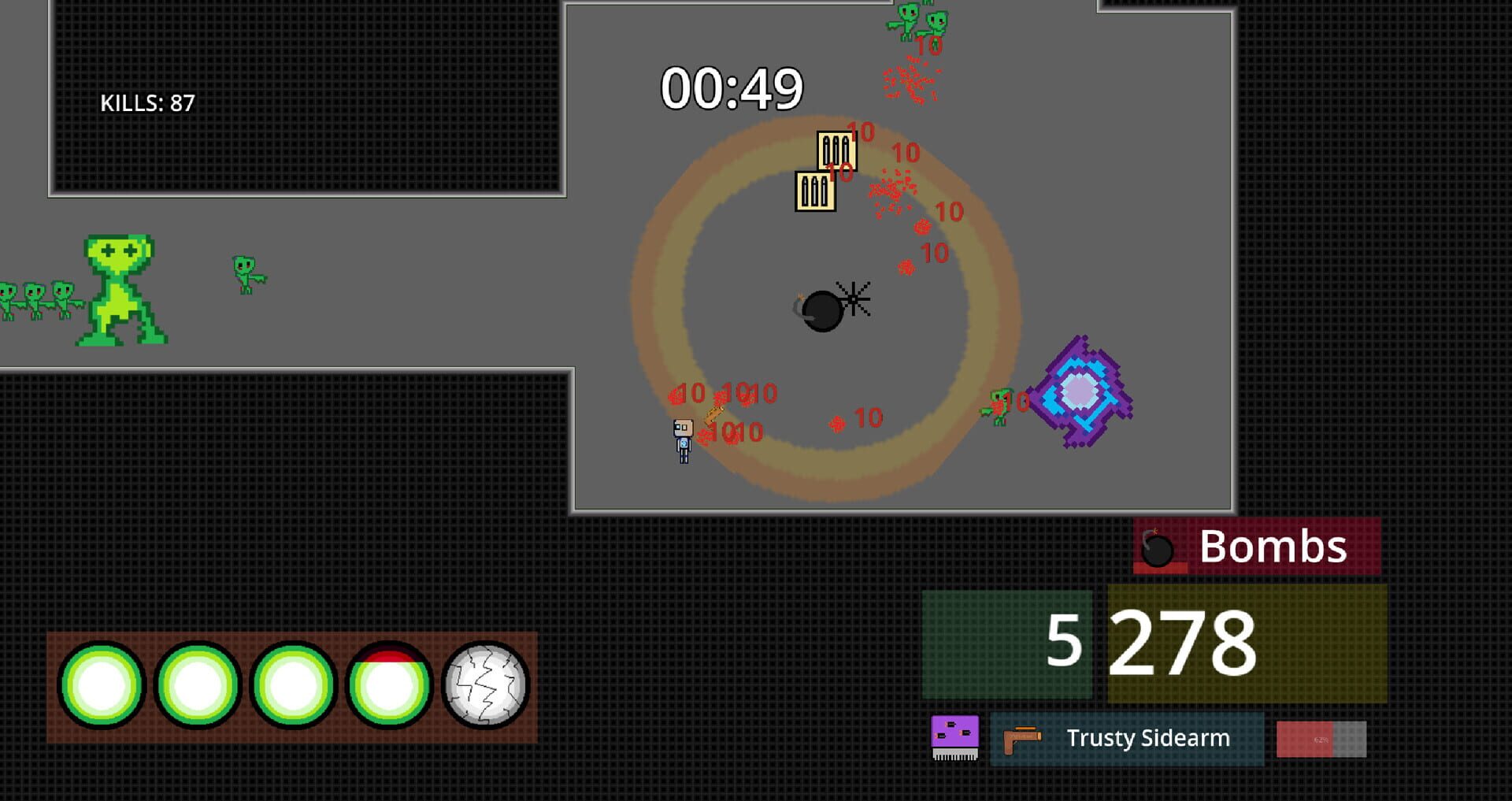
Task: Toggle the bomb pickup next to the crosshair
Action: (823, 310)
